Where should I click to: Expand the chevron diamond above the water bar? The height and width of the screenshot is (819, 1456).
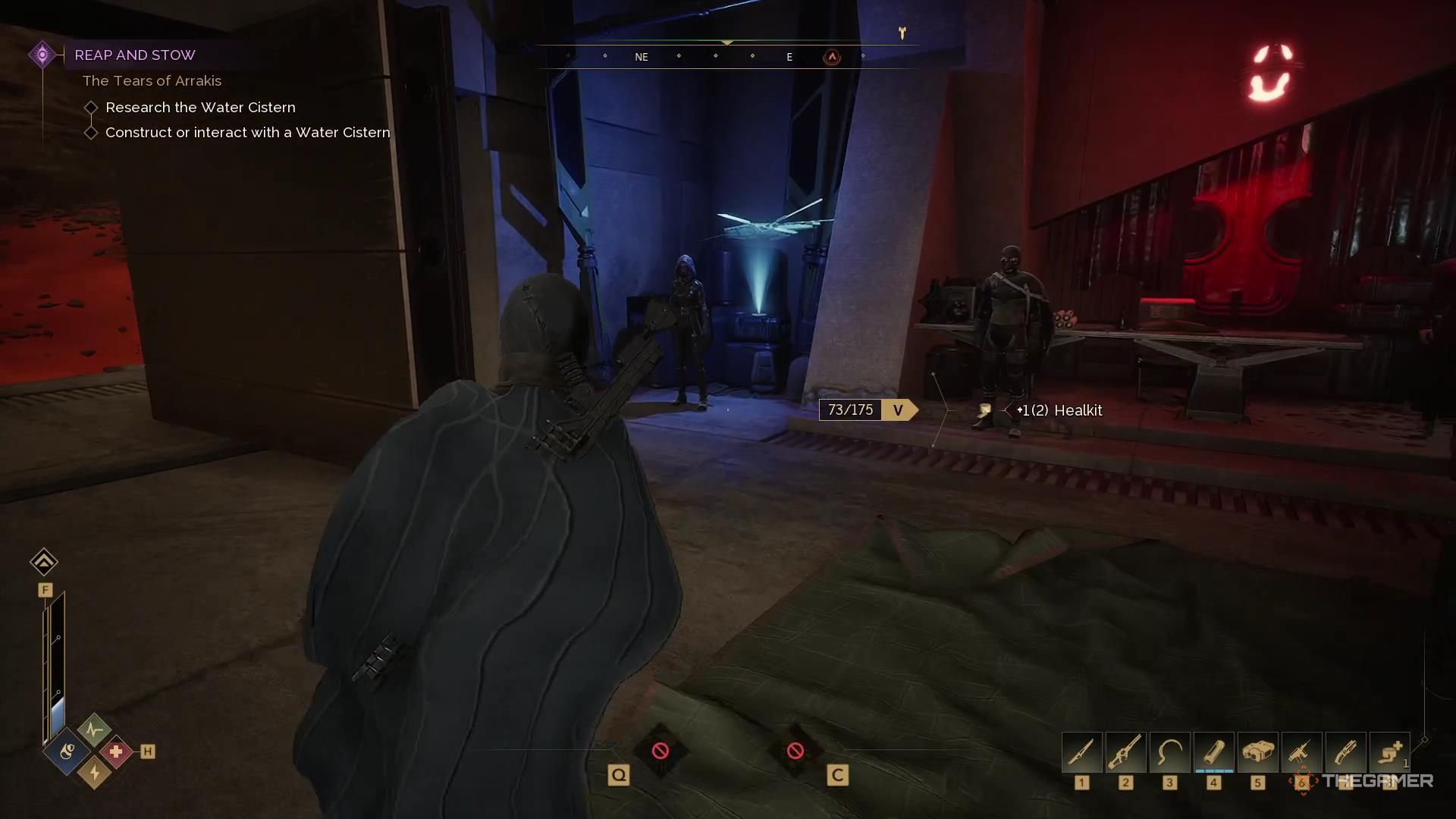click(44, 562)
